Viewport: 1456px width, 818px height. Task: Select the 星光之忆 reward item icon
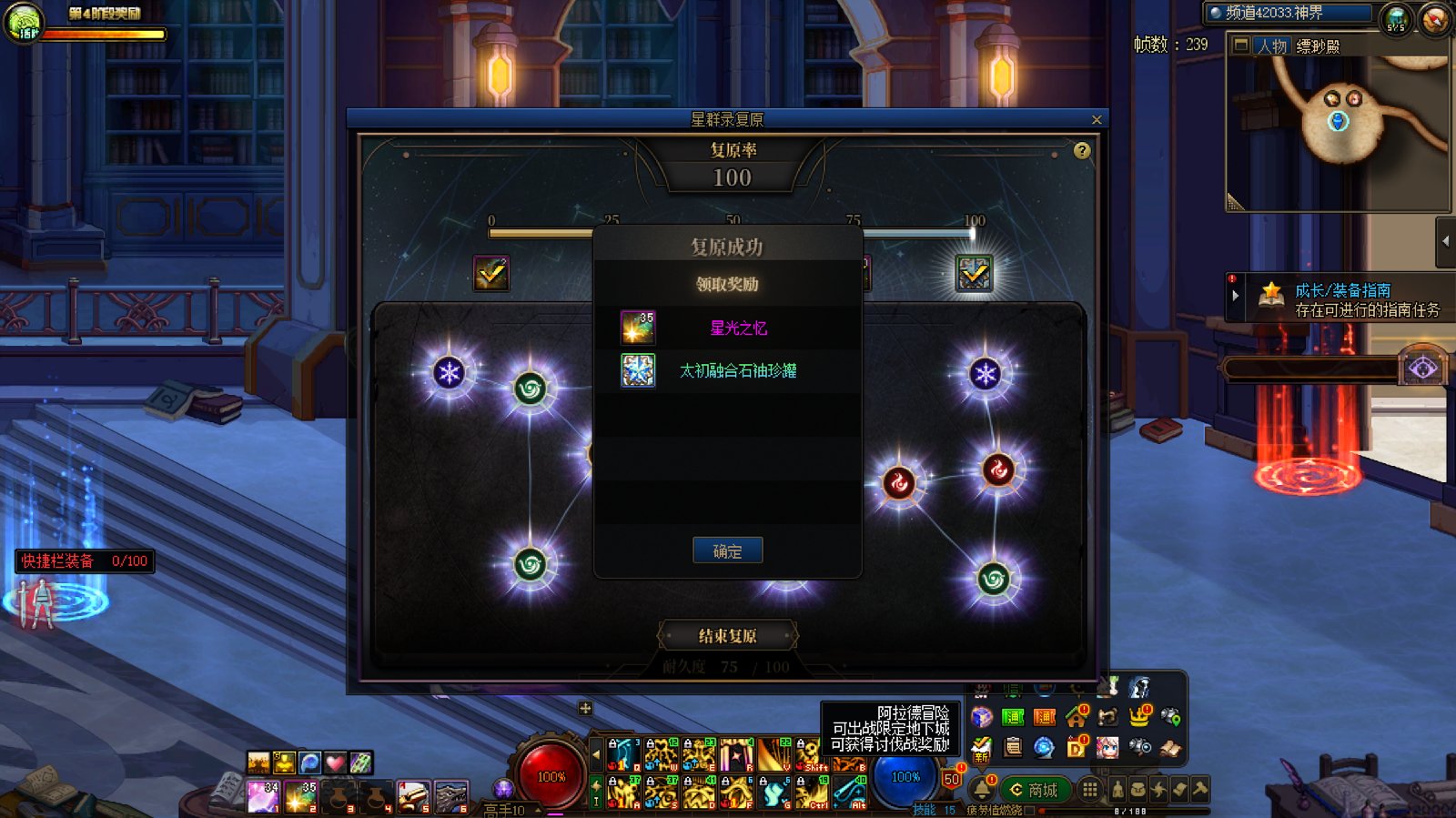[x=638, y=328]
